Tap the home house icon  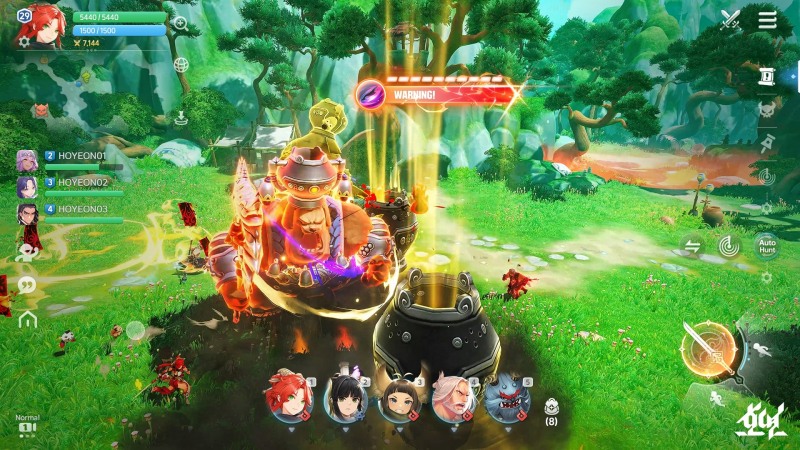(x=27, y=319)
